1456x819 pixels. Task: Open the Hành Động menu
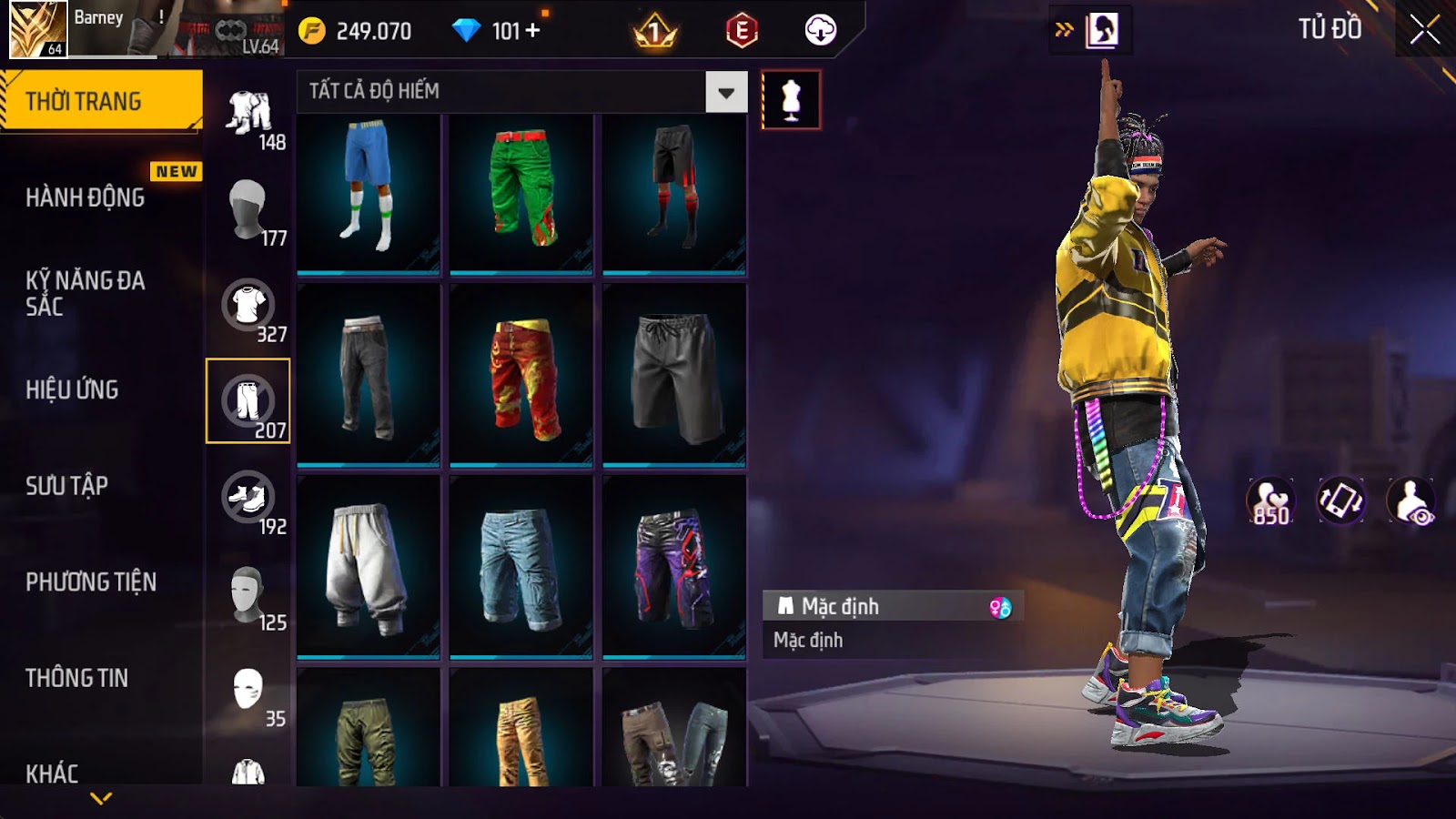pos(86,197)
